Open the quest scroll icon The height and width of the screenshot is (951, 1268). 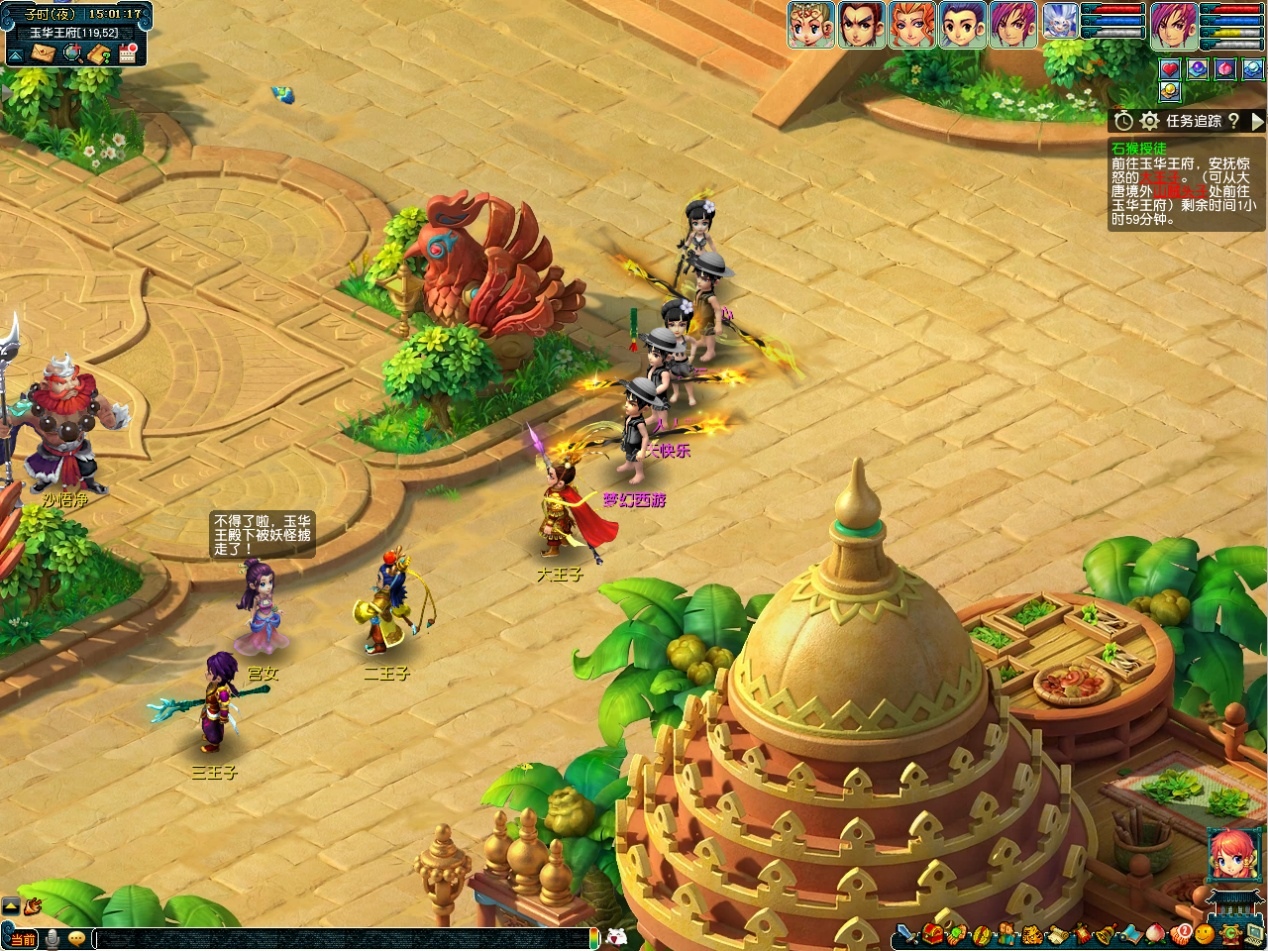1058,935
